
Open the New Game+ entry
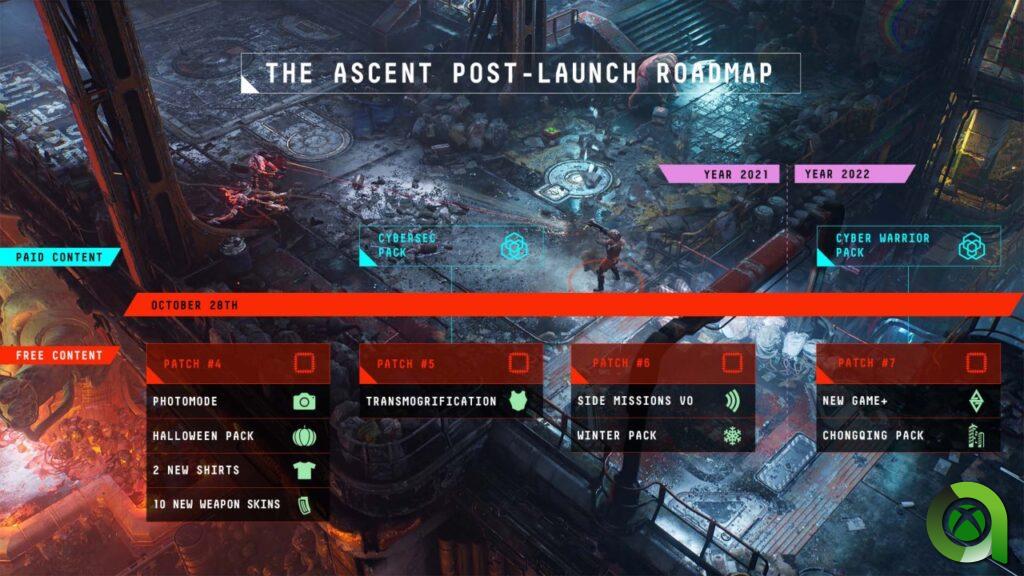[x=908, y=401]
